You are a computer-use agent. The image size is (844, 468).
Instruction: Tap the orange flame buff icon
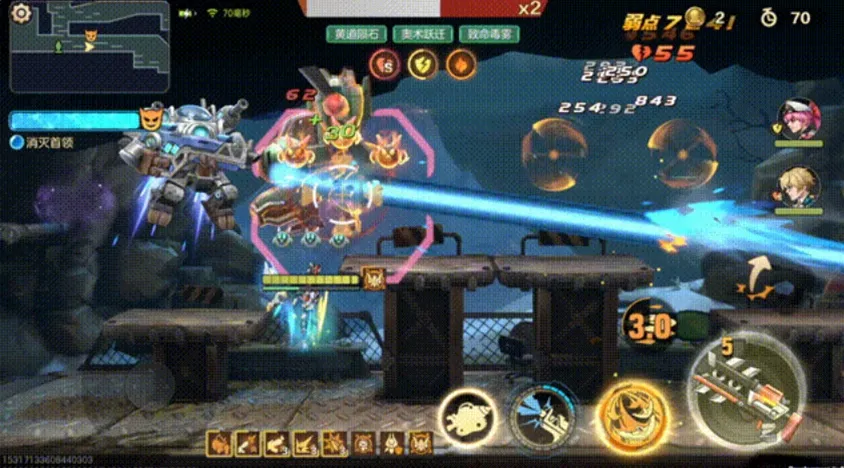click(x=460, y=65)
